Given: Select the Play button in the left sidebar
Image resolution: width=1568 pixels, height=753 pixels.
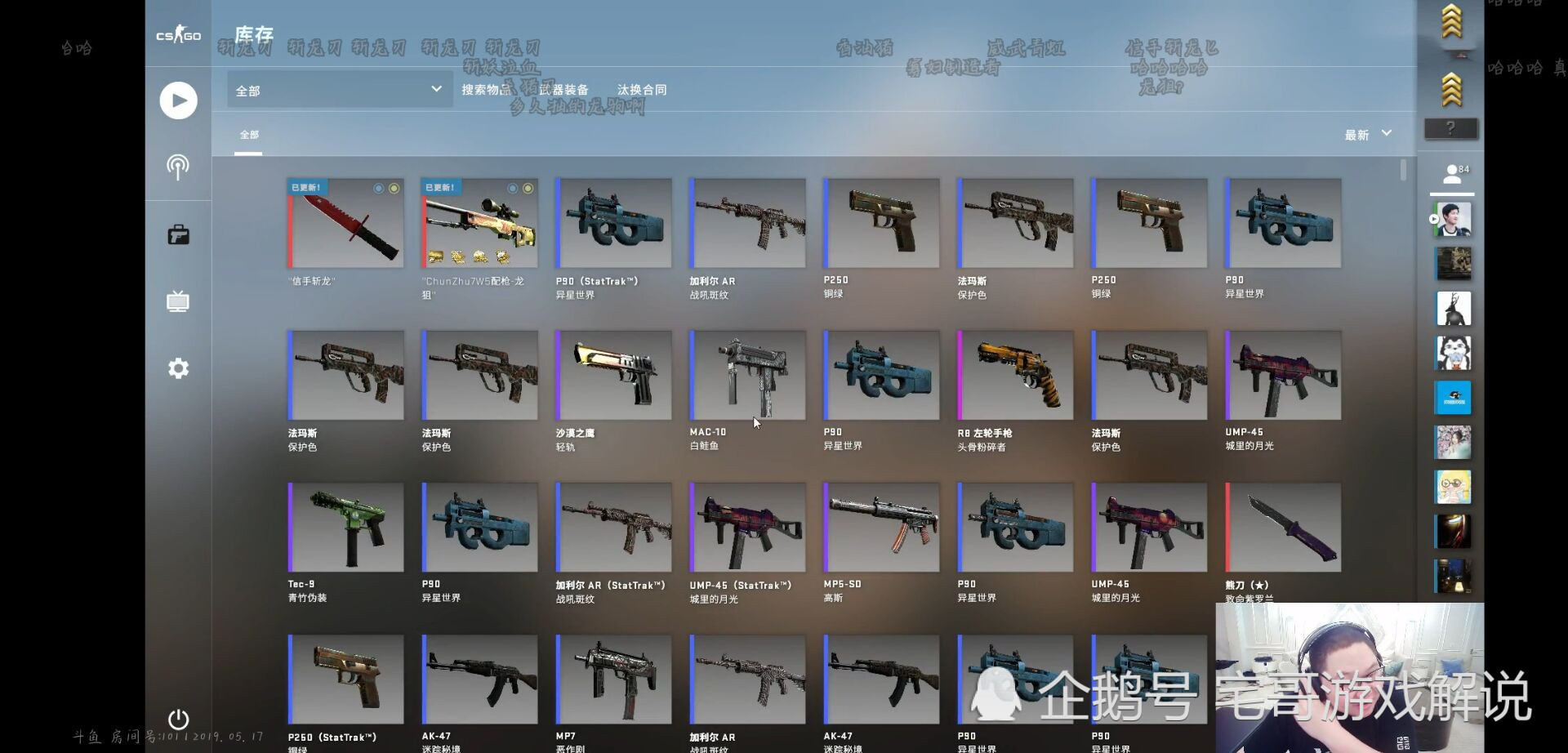Looking at the screenshot, I should point(178,100).
